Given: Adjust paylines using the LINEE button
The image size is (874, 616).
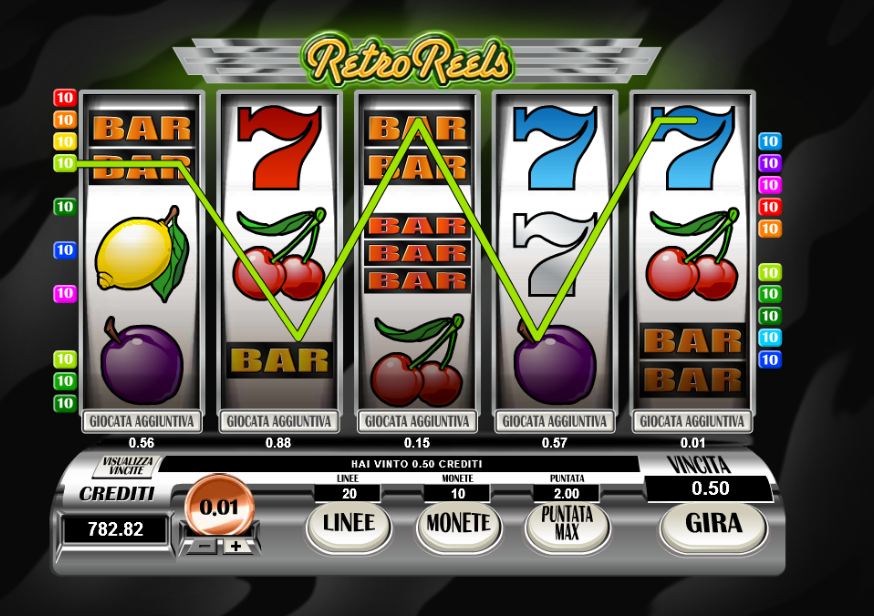Looking at the screenshot, I should pyautogui.click(x=348, y=524).
